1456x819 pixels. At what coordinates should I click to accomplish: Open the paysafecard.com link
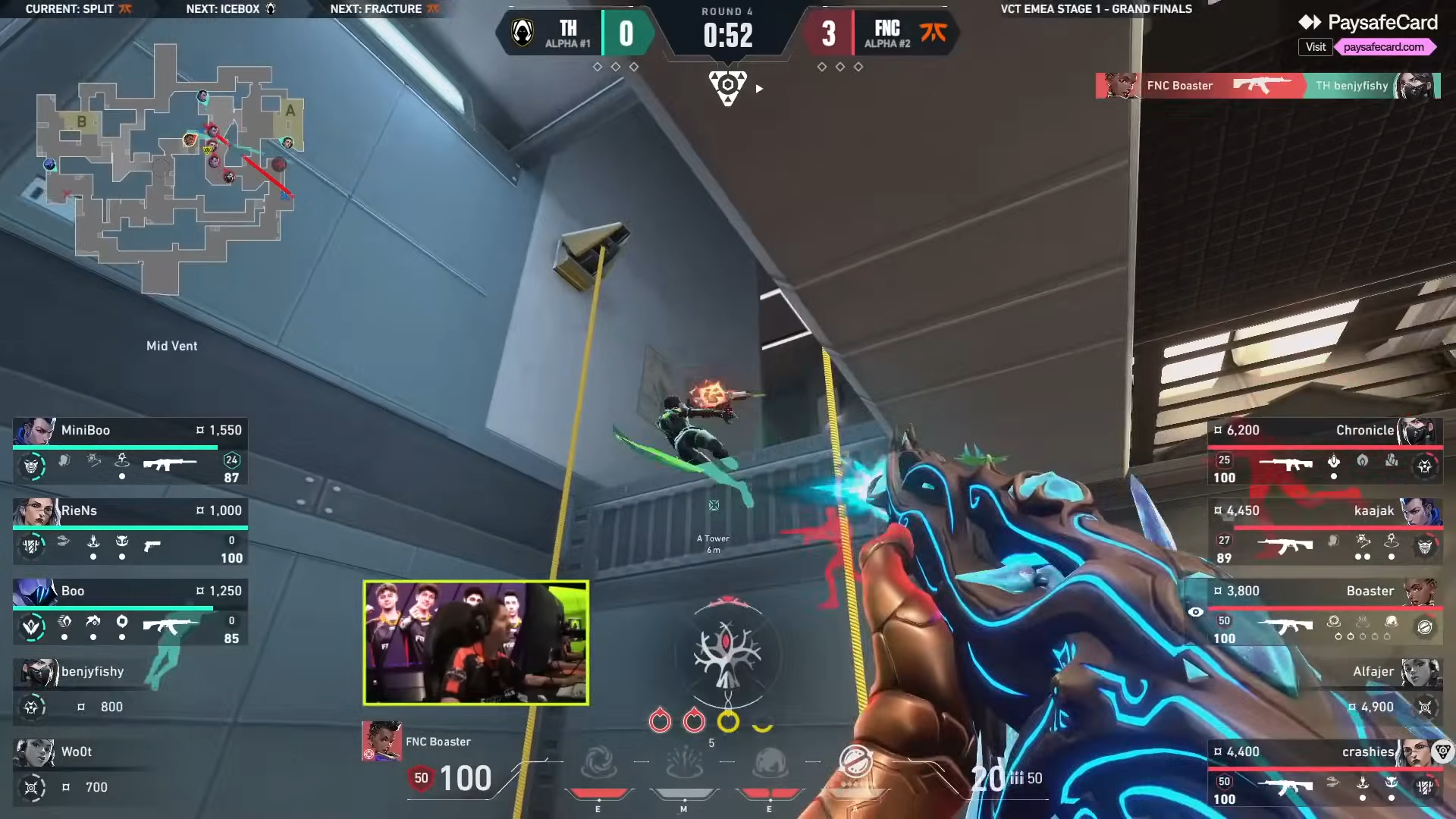coord(1383,47)
